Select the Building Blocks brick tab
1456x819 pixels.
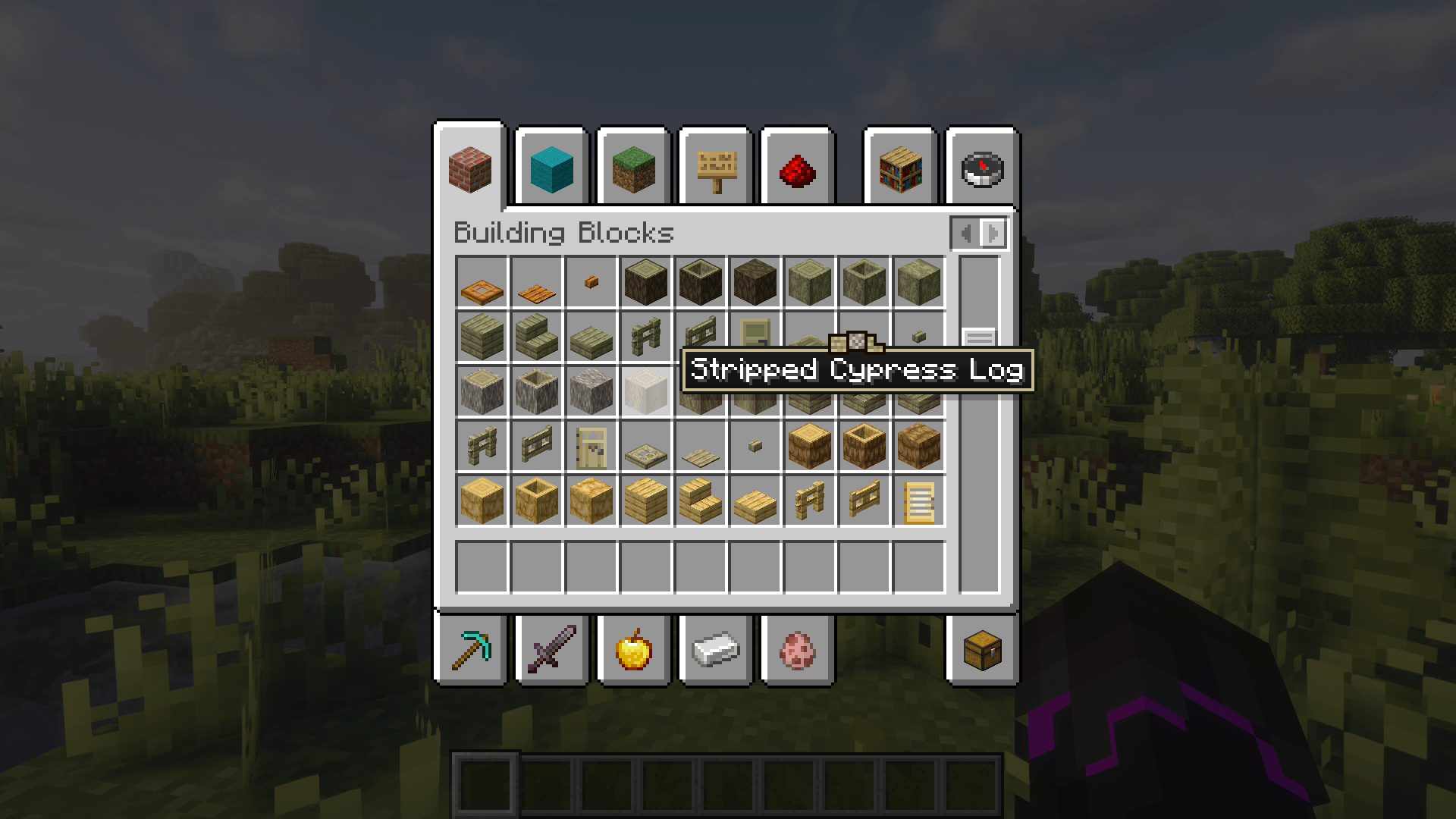(x=469, y=171)
